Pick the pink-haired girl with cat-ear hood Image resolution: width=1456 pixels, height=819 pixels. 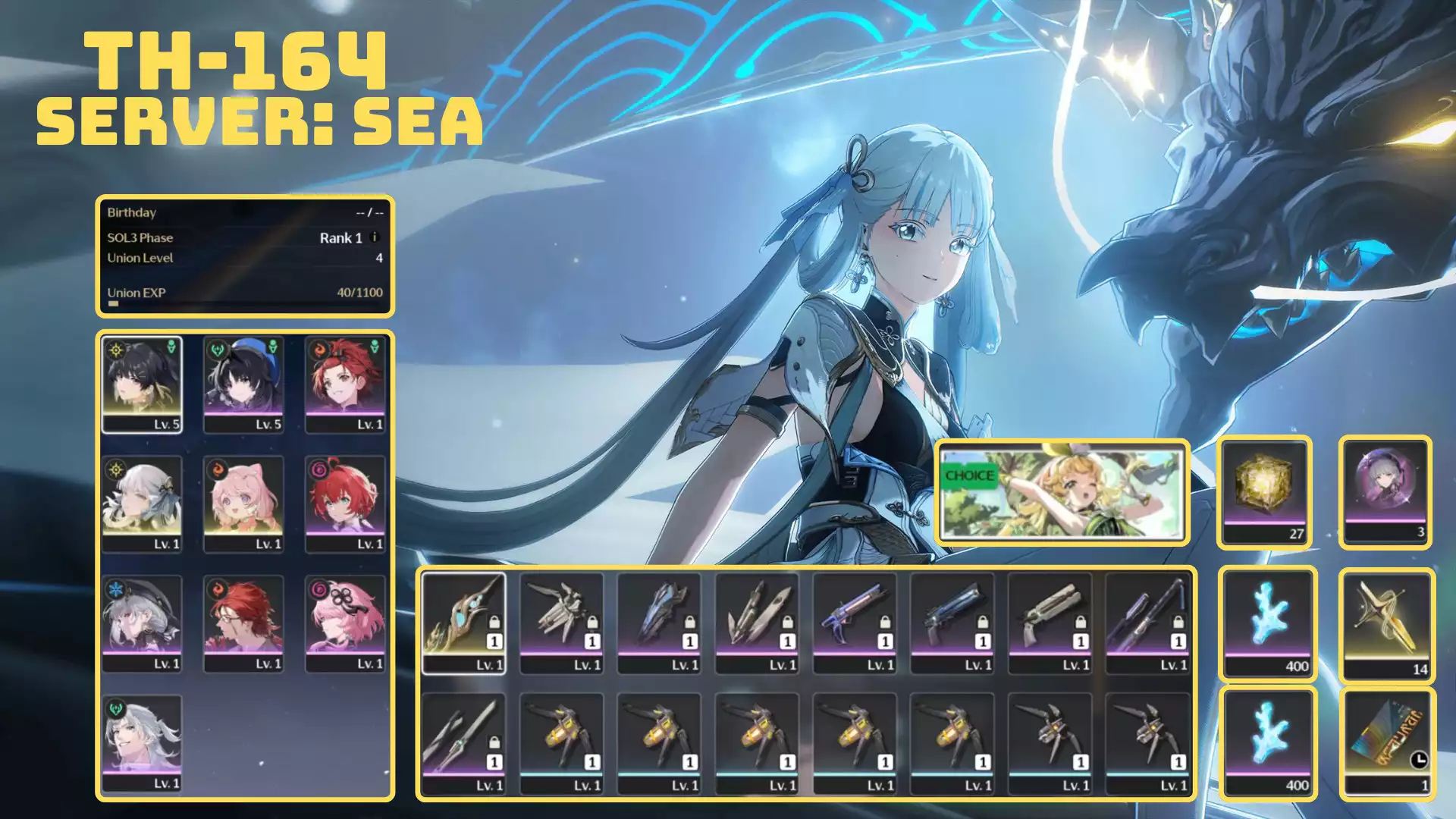[x=243, y=504]
